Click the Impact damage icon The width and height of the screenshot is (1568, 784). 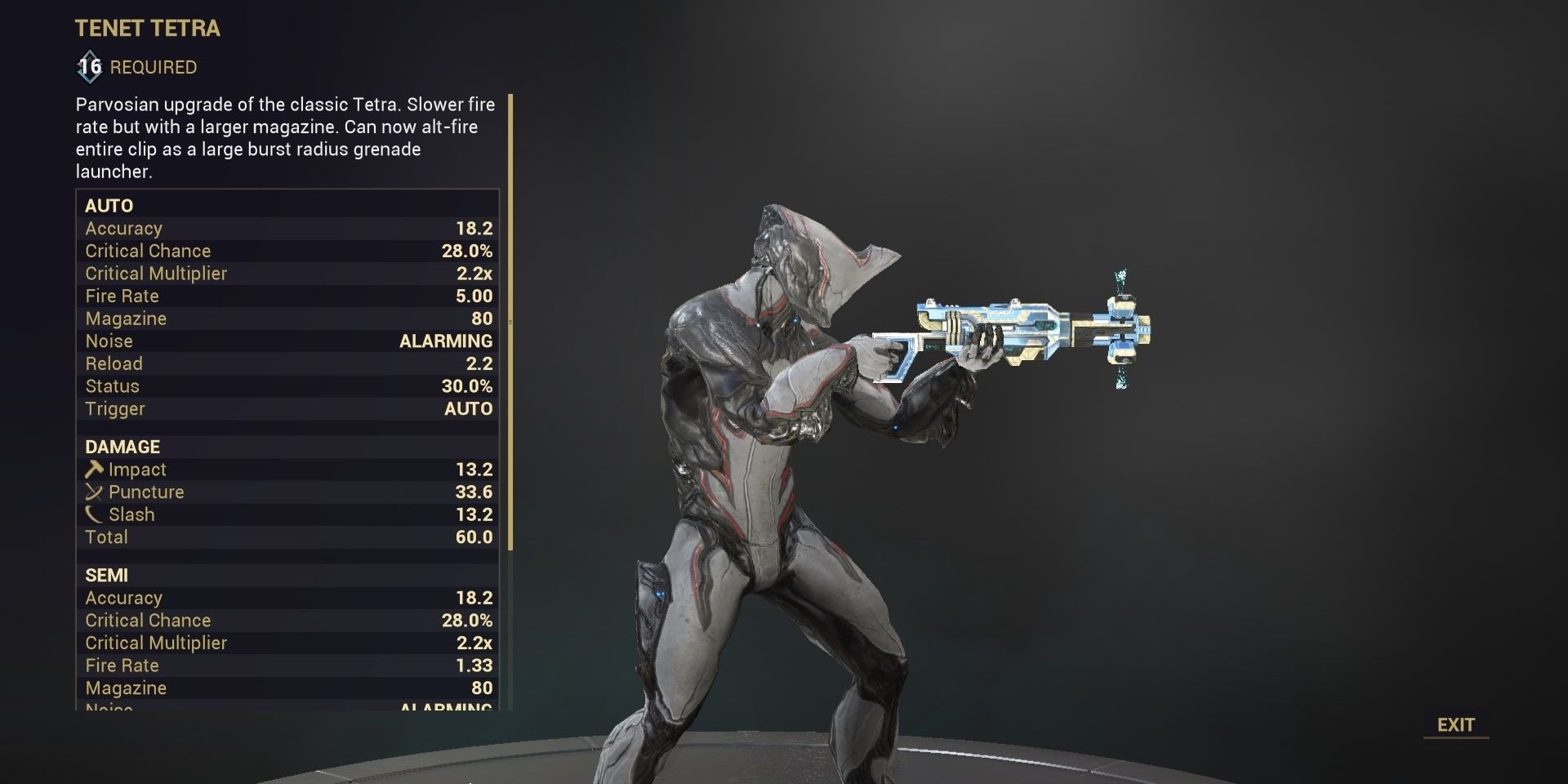(95, 469)
